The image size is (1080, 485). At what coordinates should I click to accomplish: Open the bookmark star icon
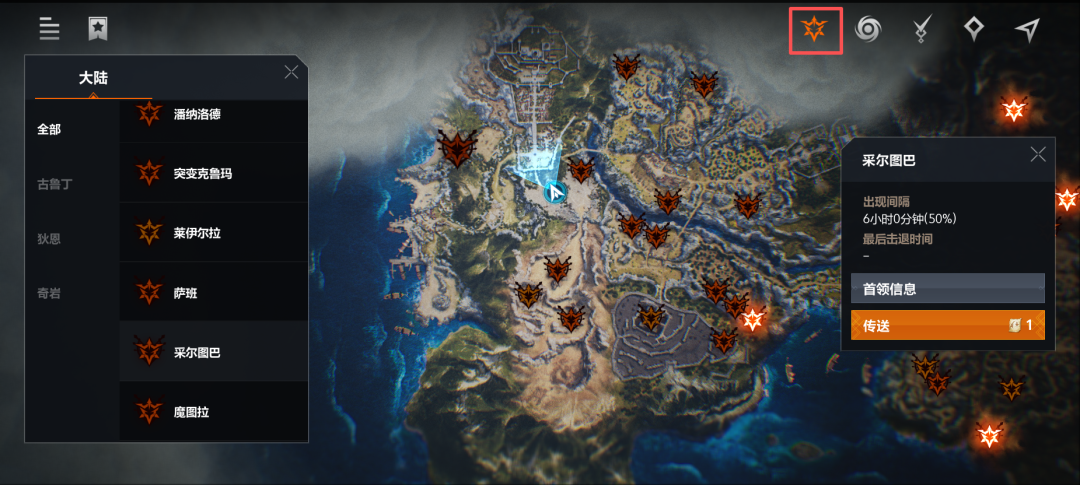coord(97,29)
